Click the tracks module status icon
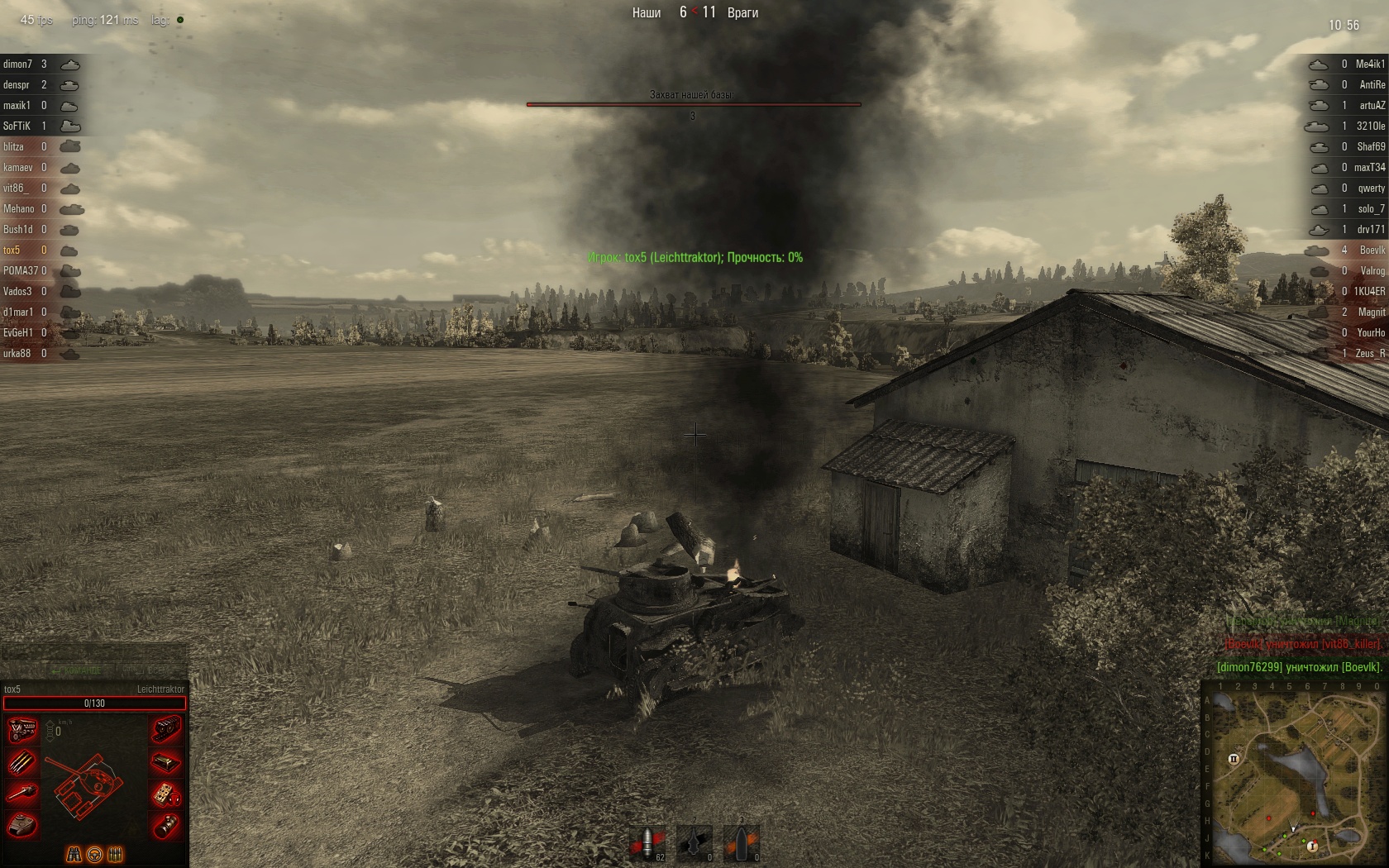The height and width of the screenshot is (868, 1389). tap(166, 730)
